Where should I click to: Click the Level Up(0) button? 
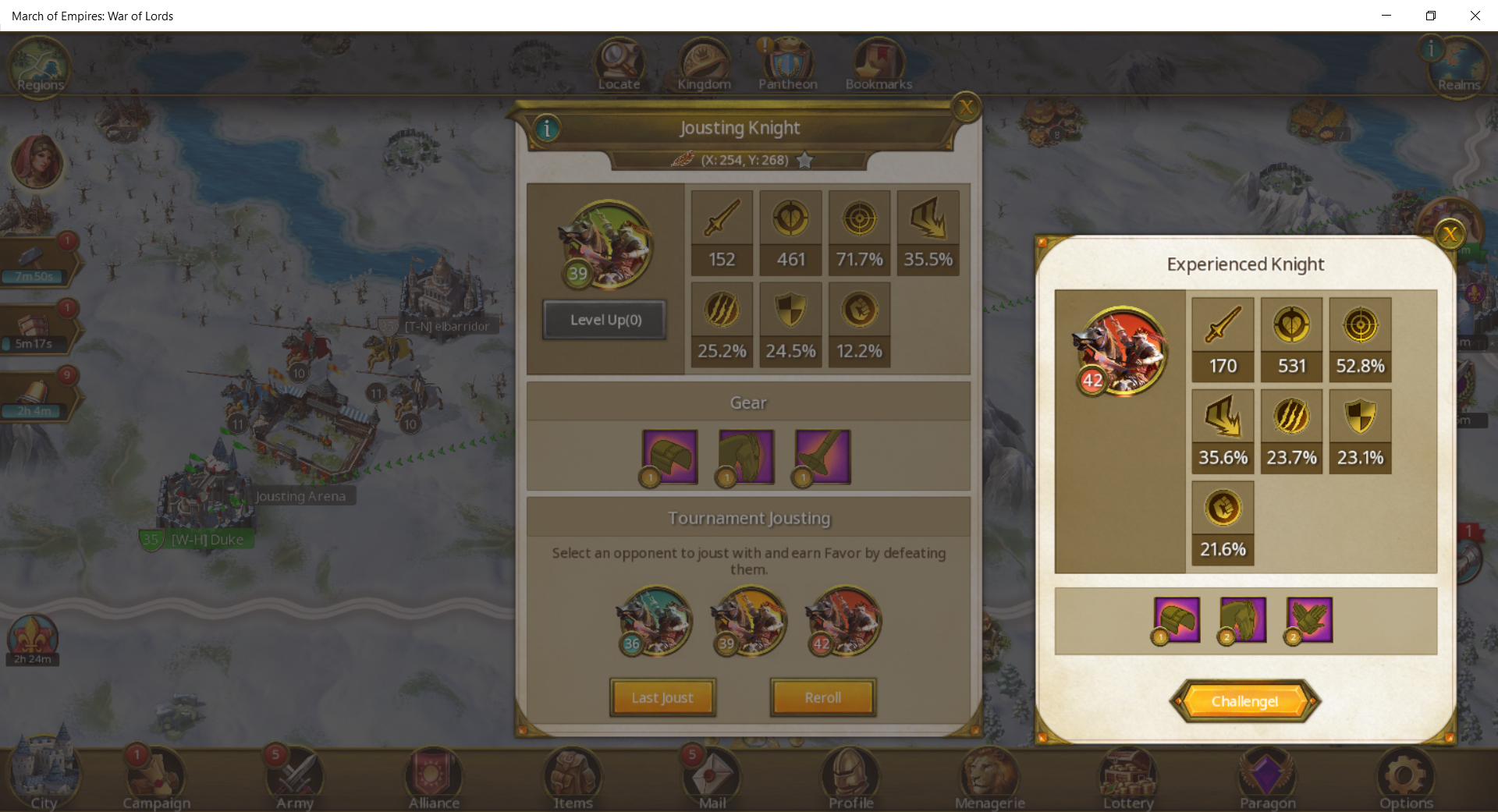(605, 320)
